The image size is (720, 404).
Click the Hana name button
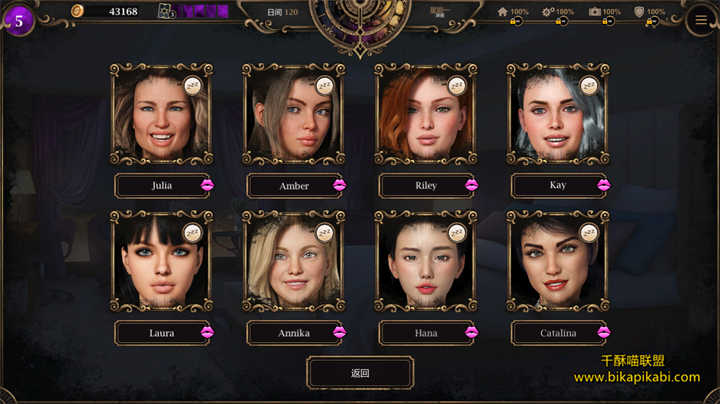coord(426,333)
